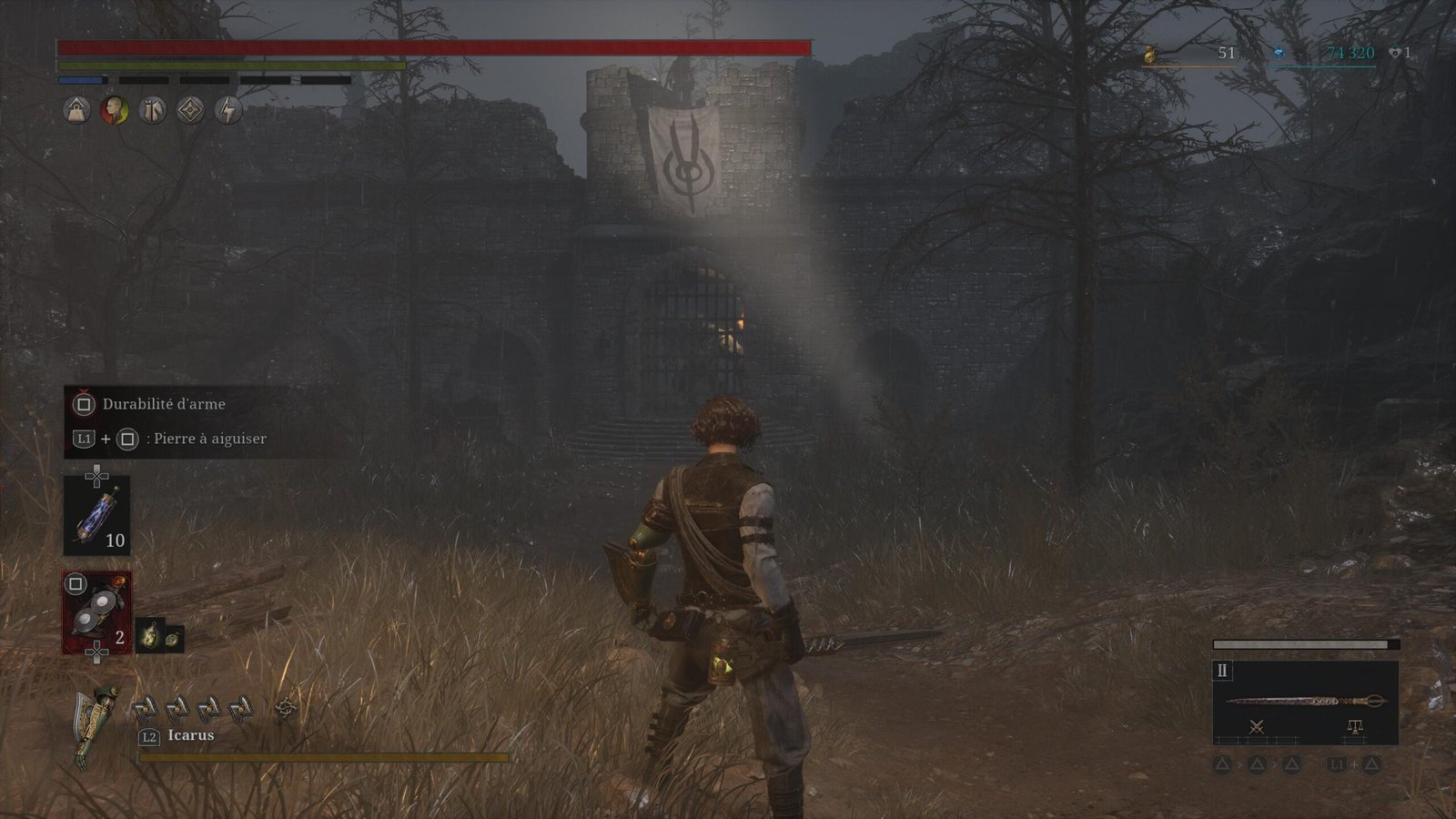The image size is (1456, 819).
Task: Click the glowing lantern item icon
Action: 149,635
